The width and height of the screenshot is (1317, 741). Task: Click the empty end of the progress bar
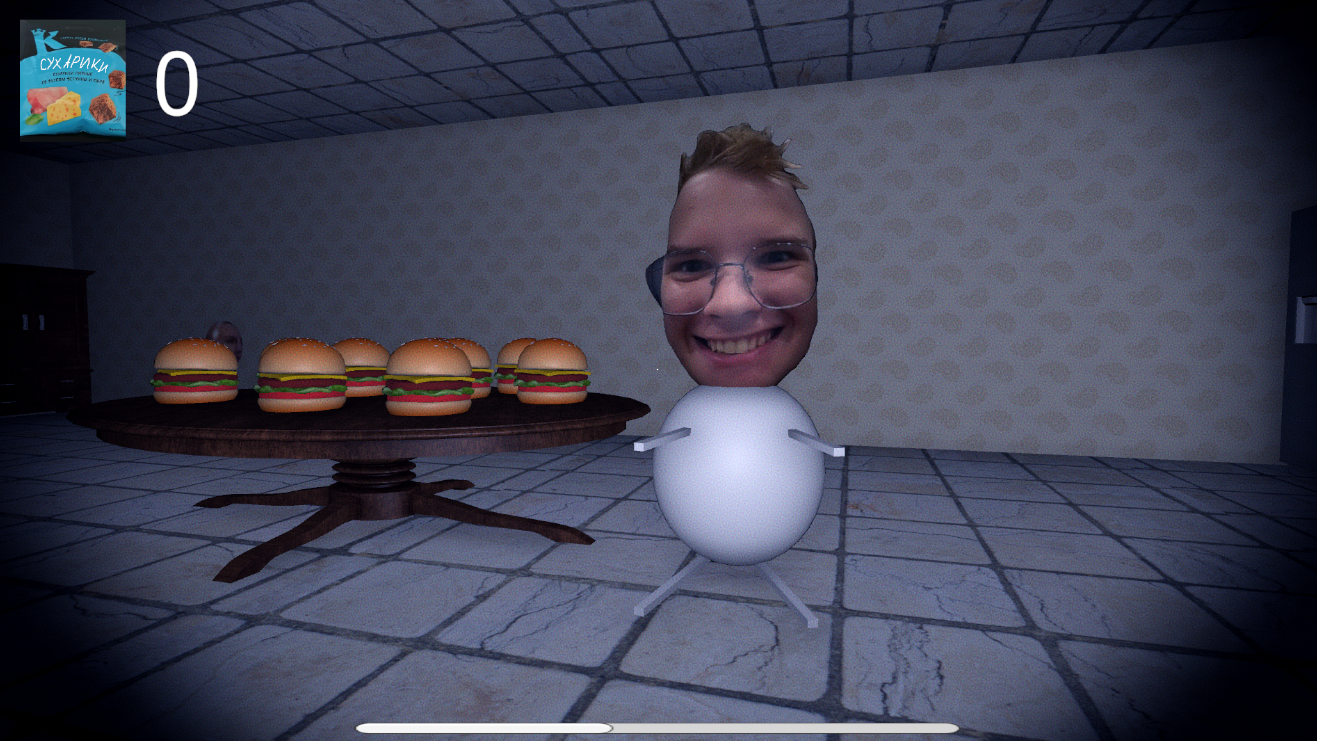point(900,727)
